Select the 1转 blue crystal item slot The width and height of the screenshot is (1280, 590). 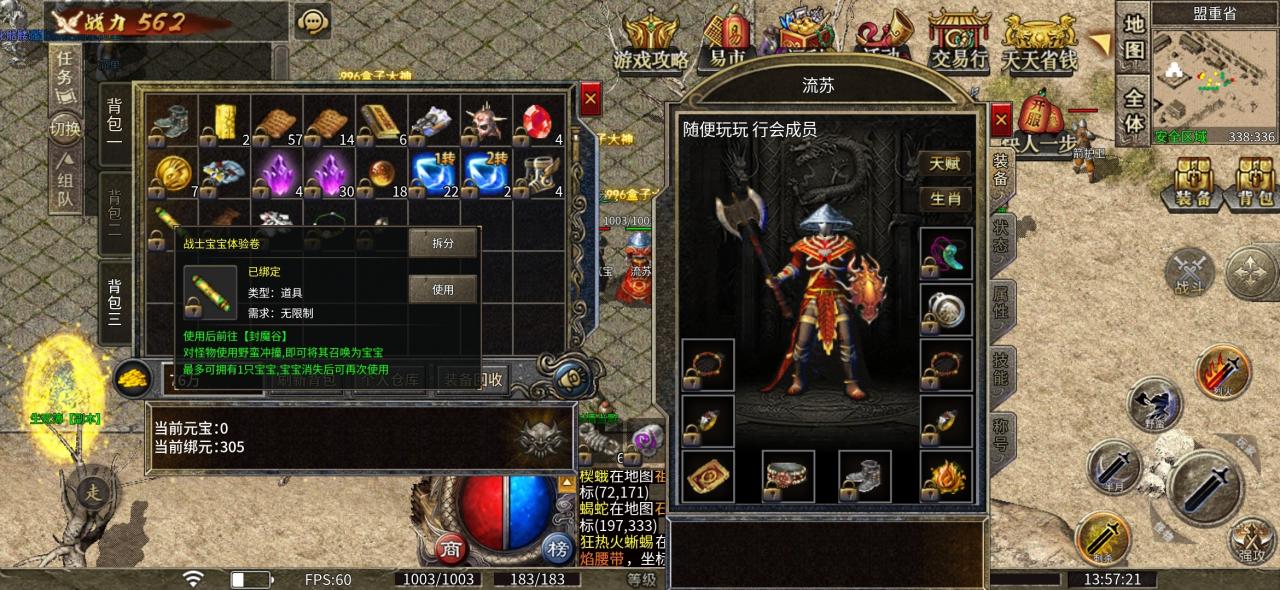(434, 173)
